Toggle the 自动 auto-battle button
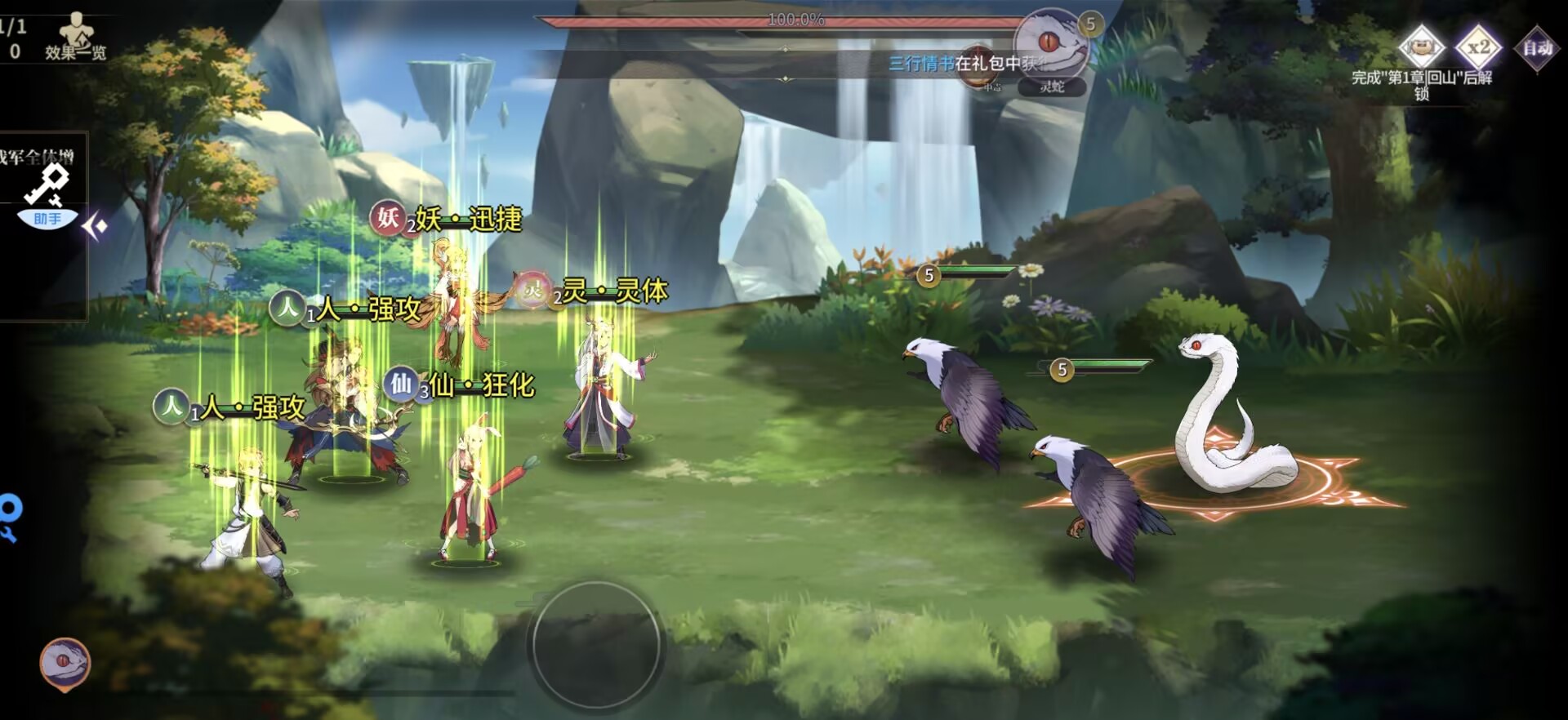 tap(1537, 48)
